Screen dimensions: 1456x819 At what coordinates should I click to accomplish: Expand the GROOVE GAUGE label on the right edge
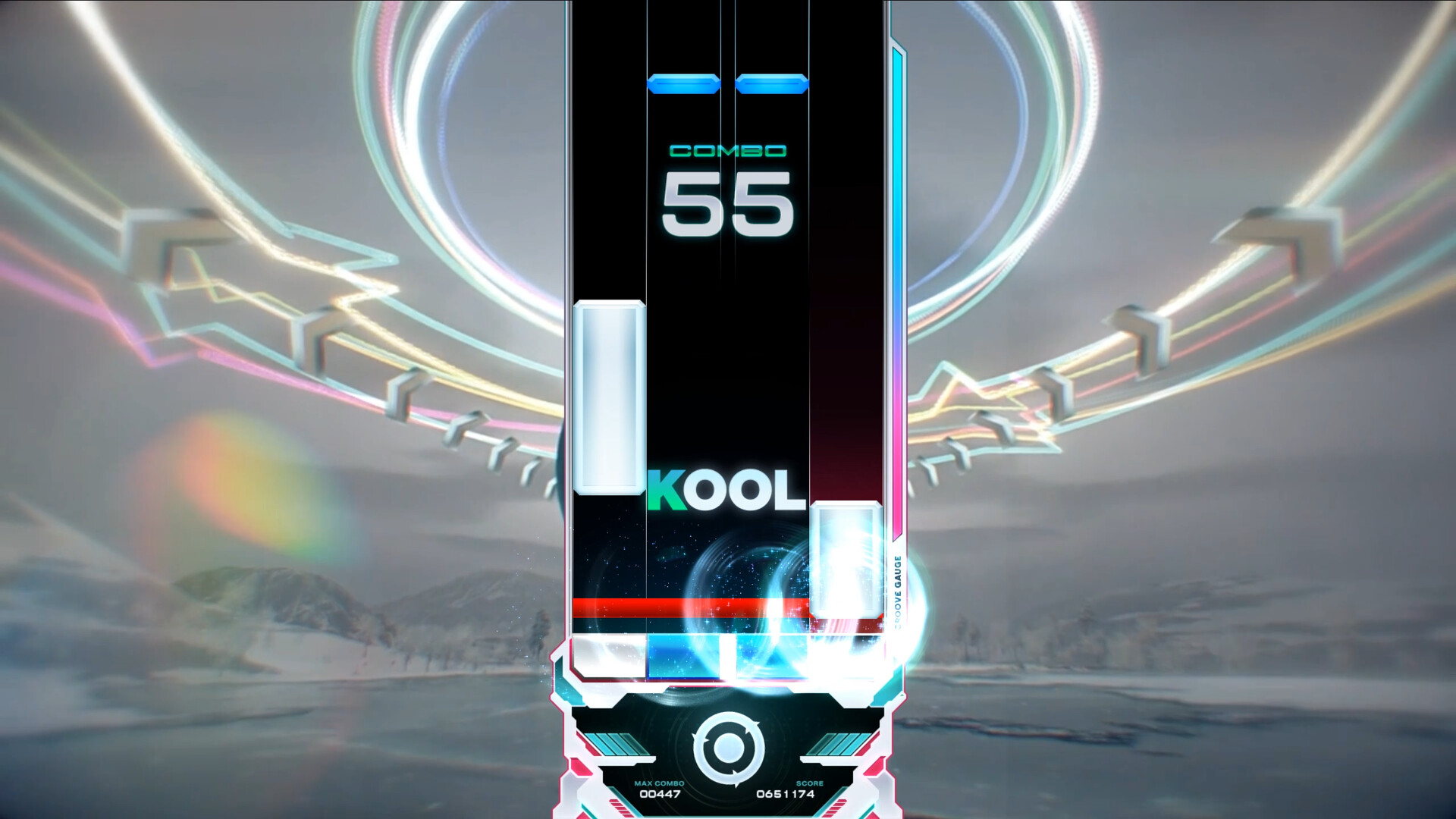(x=897, y=588)
